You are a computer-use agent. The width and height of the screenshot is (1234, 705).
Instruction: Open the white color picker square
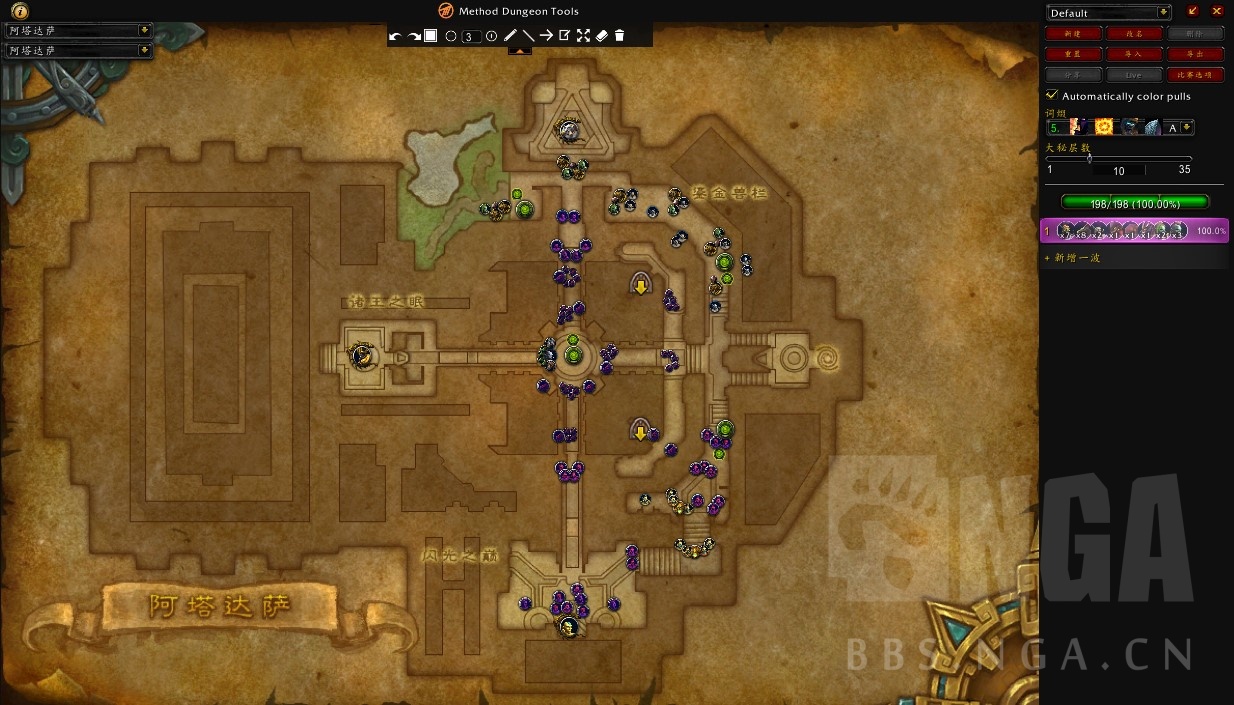431,36
